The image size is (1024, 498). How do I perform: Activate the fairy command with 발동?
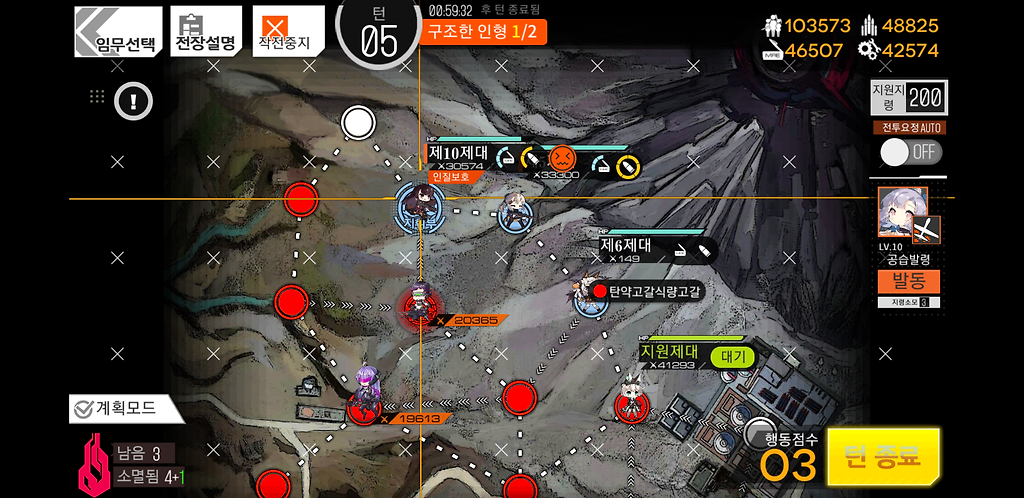click(908, 282)
